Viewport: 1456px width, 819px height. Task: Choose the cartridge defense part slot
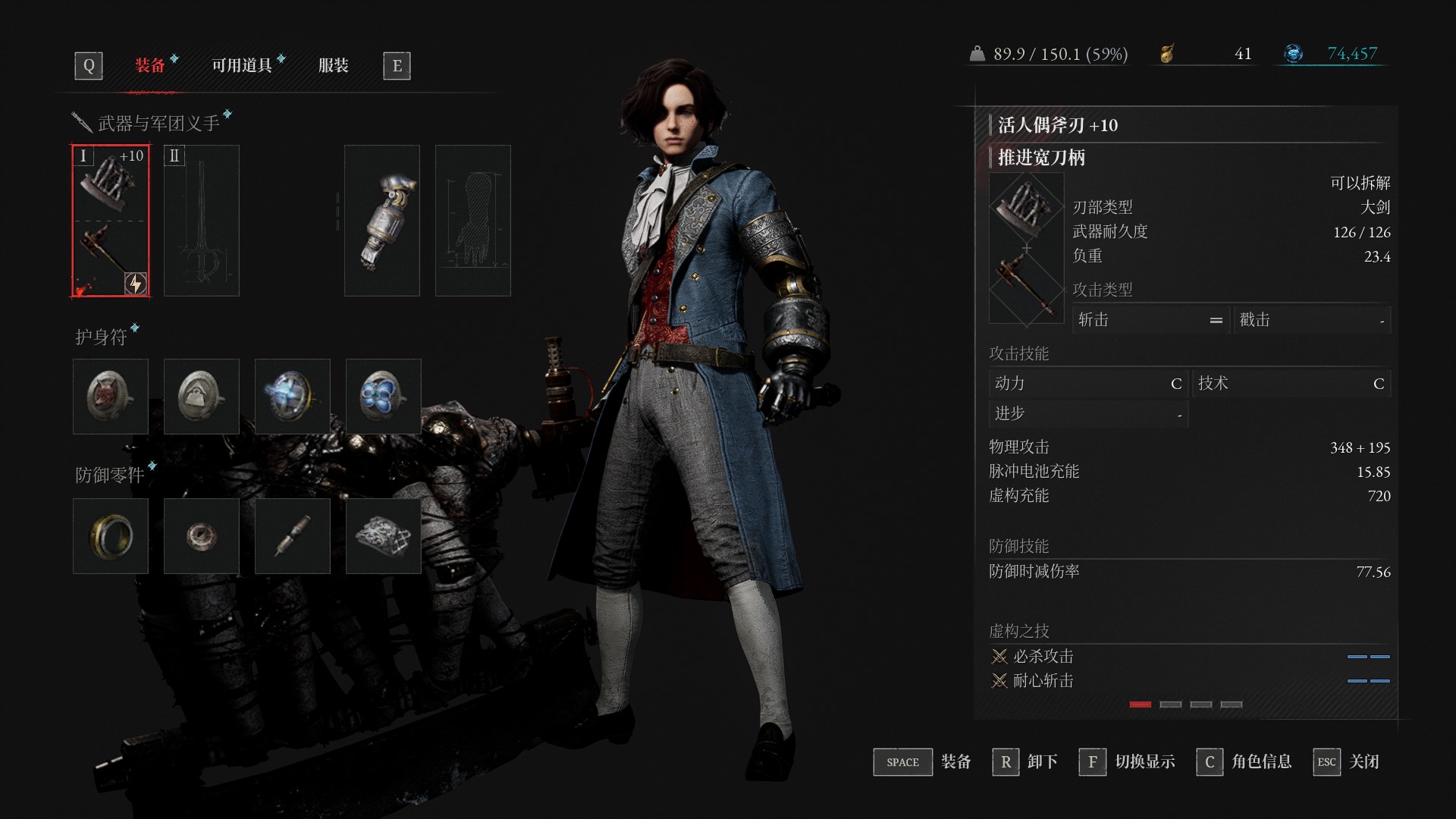[293, 536]
